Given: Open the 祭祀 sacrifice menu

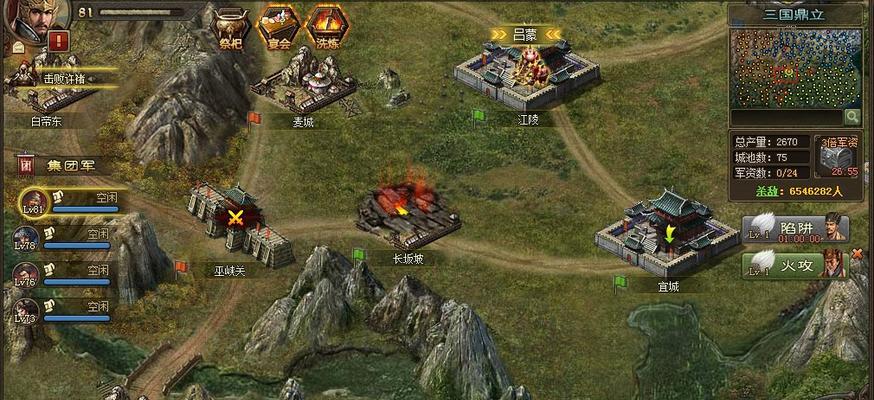Looking at the screenshot, I should coord(231,25).
